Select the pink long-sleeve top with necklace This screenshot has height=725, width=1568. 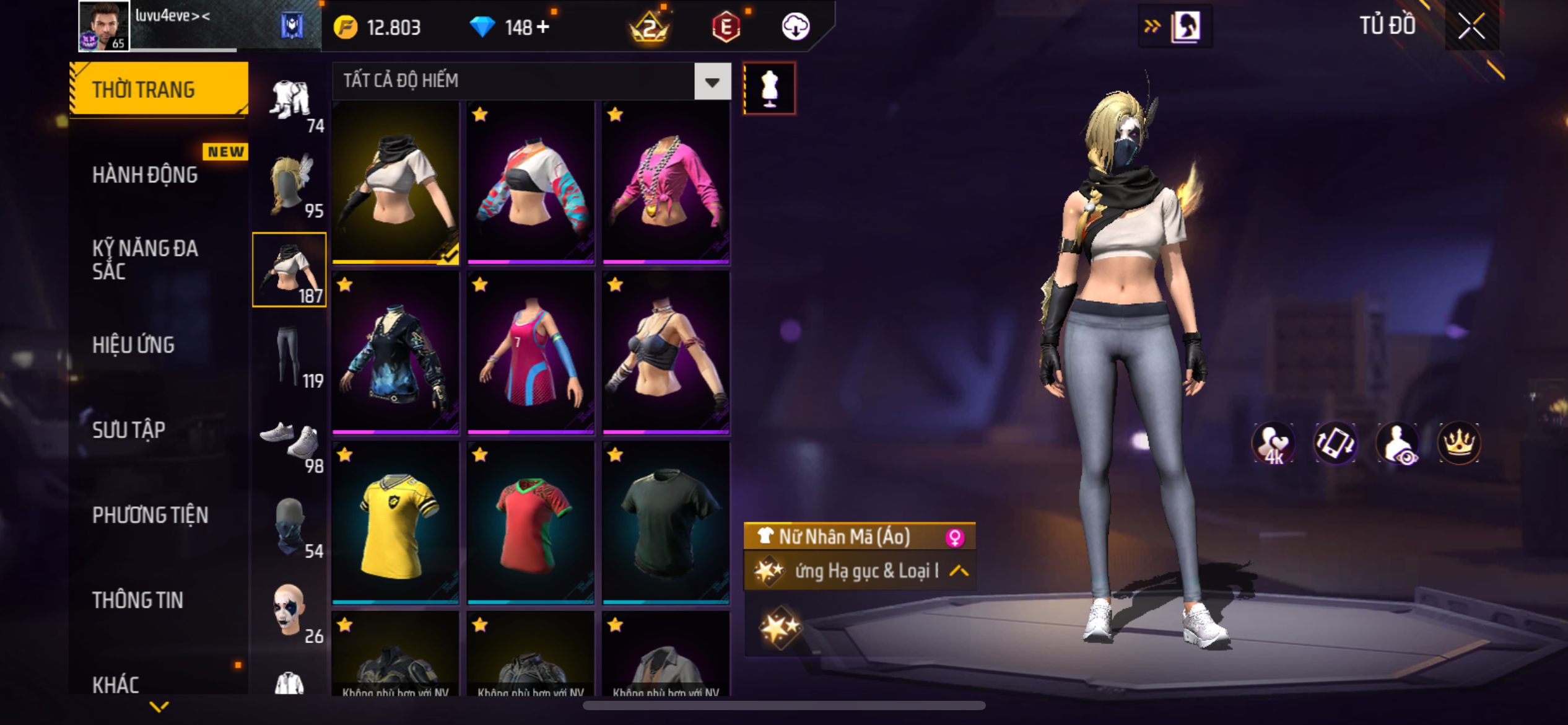point(666,183)
